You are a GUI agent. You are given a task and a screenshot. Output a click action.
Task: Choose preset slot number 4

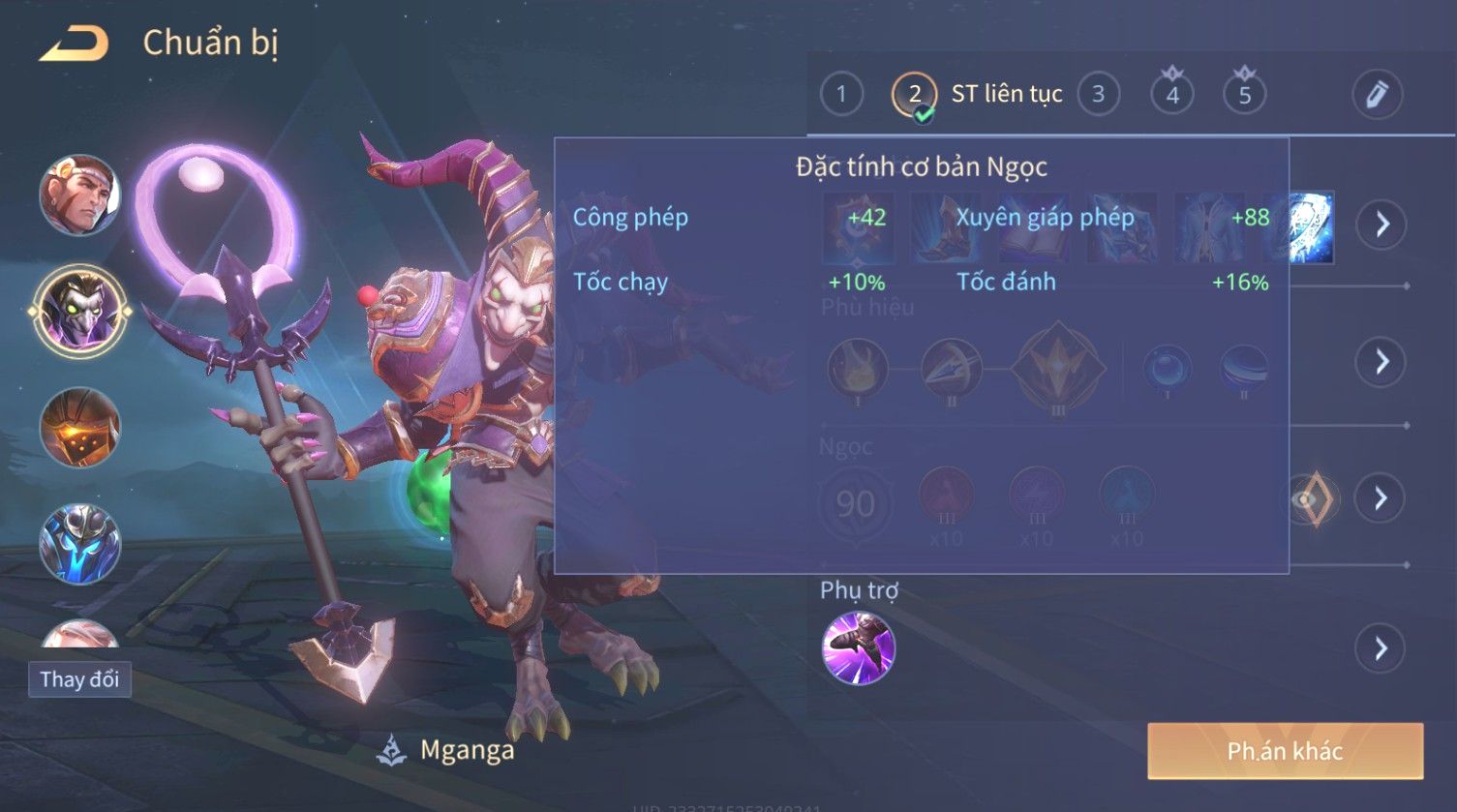1172,95
